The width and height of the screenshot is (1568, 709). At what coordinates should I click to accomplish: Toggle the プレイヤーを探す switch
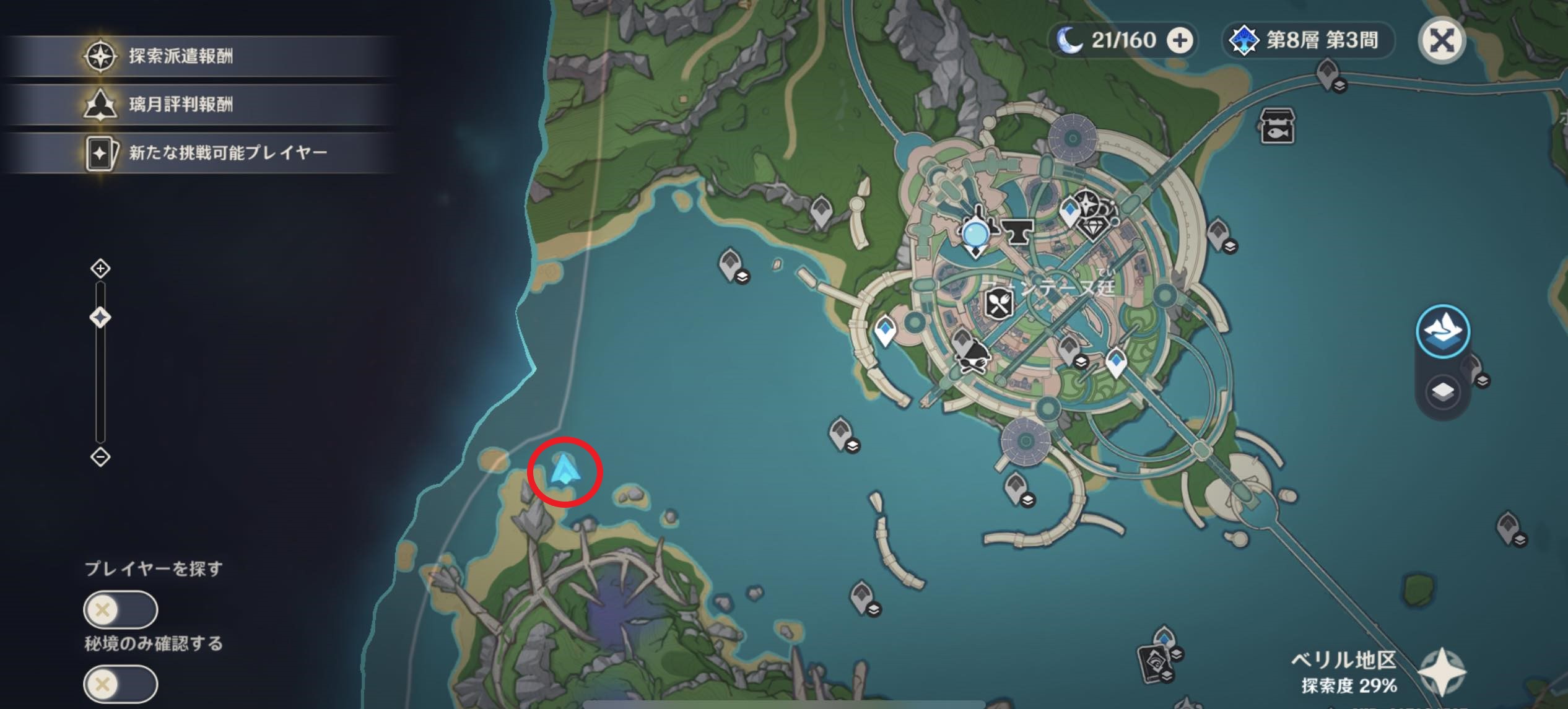(x=120, y=610)
